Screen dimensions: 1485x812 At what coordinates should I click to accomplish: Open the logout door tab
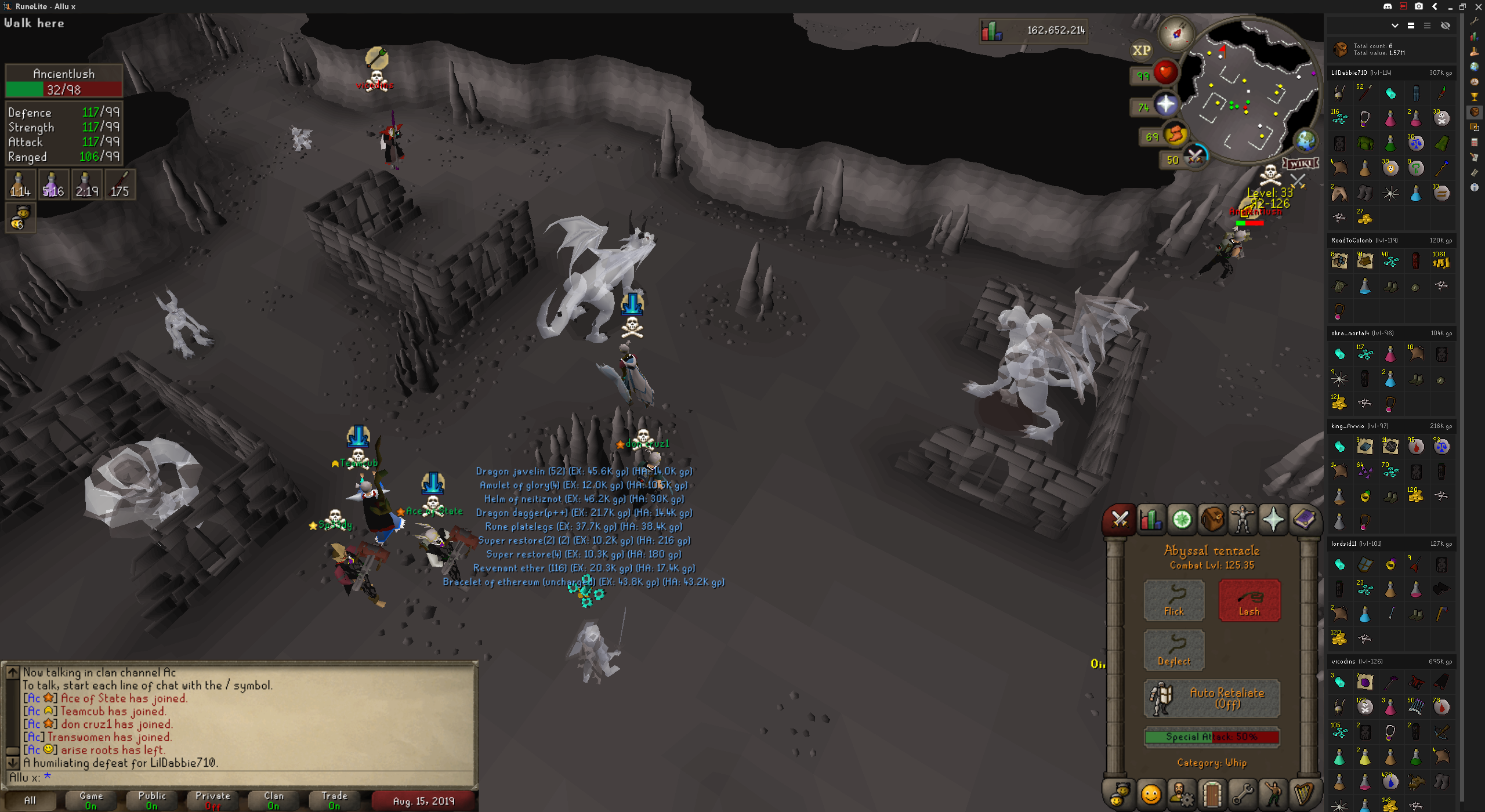coord(1212,793)
